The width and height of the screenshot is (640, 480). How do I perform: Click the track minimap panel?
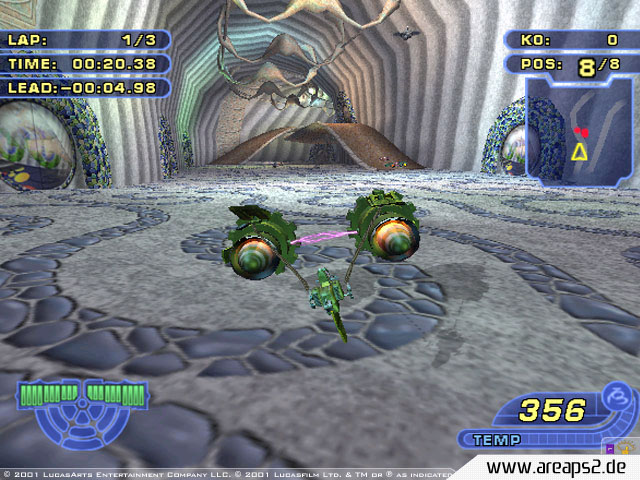[581, 132]
